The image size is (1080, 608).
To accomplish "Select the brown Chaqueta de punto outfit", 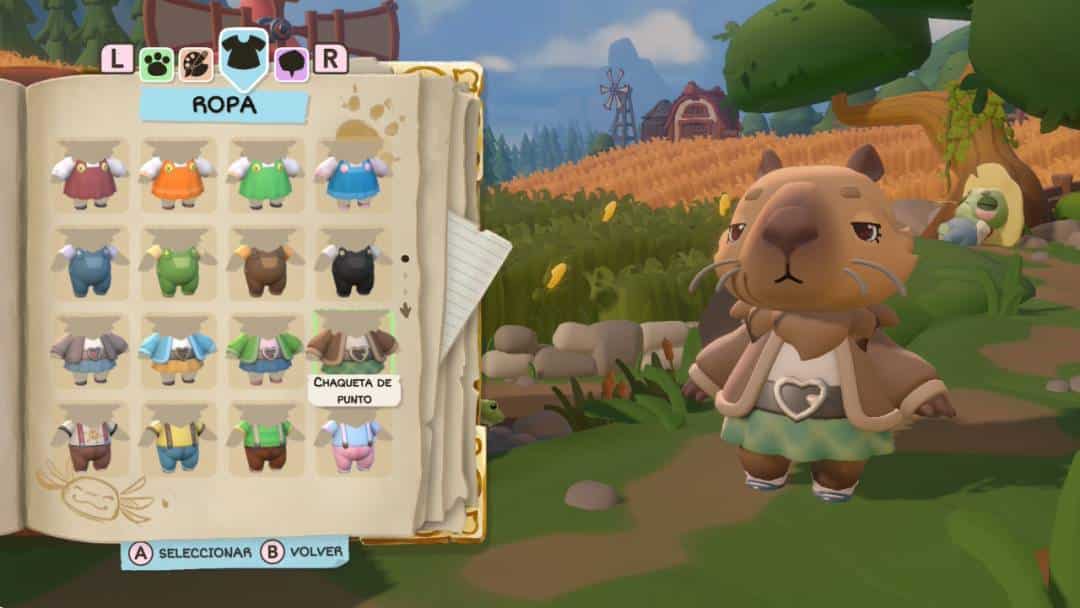I will pos(353,347).
